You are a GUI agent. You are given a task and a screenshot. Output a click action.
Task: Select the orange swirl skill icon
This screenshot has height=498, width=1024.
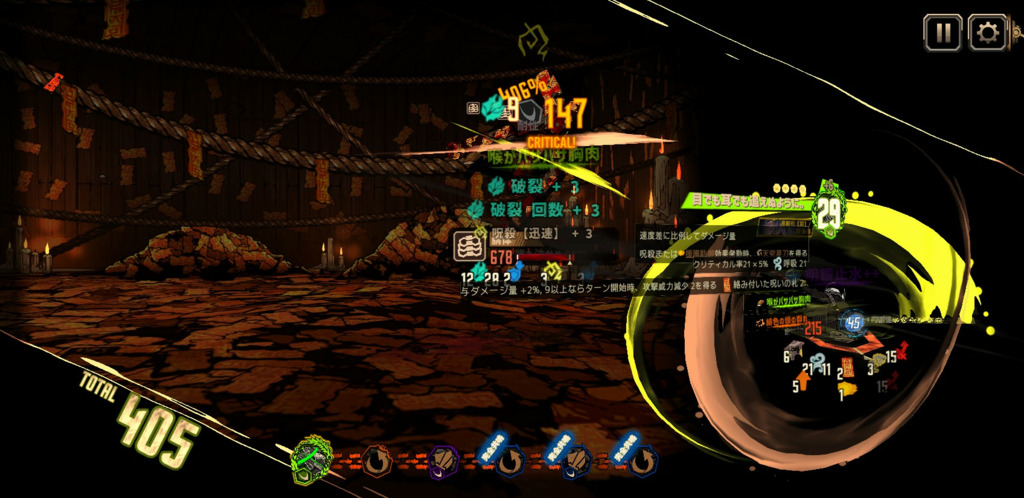coord(376,461)
